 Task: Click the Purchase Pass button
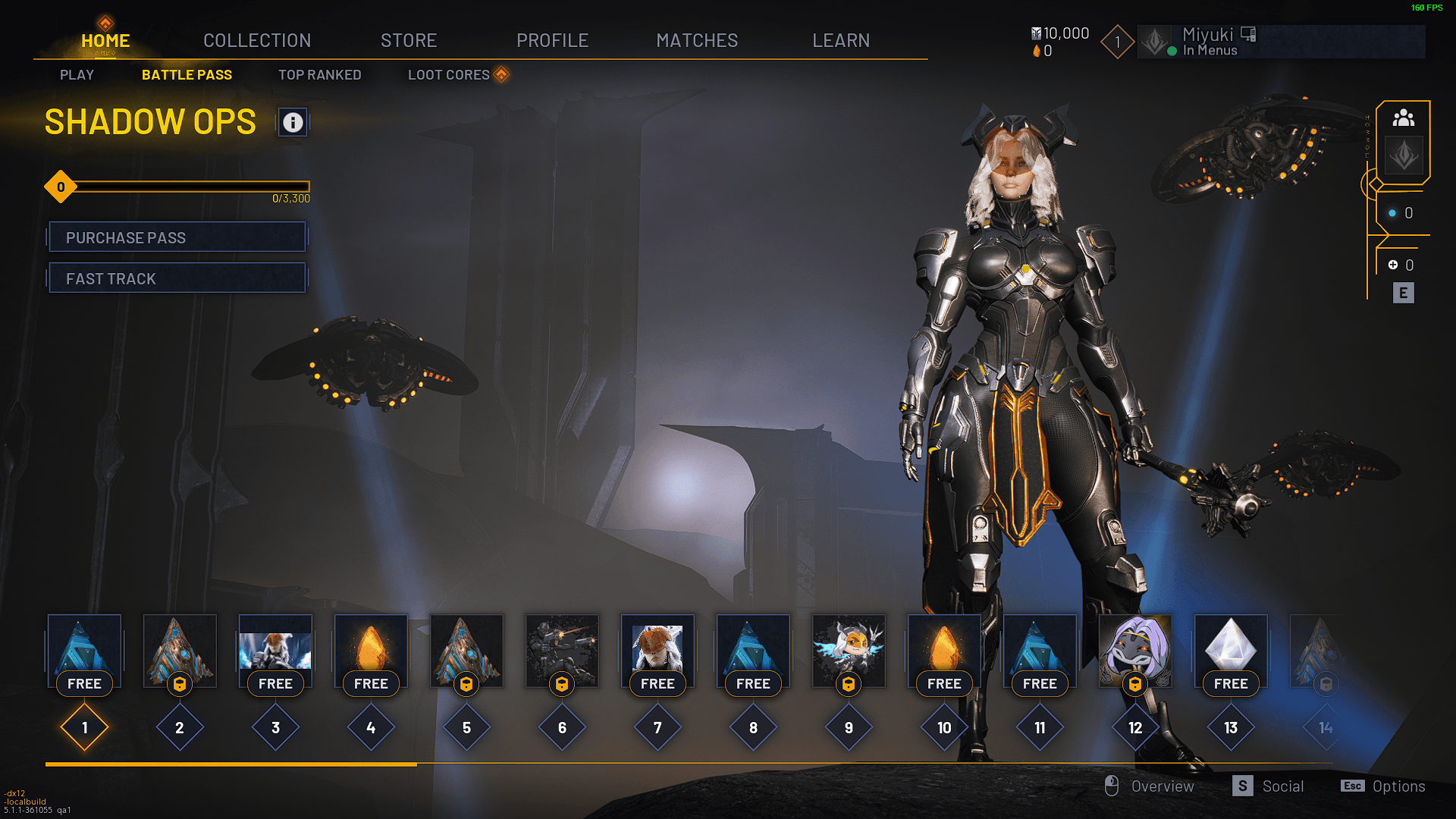(177, 237)
